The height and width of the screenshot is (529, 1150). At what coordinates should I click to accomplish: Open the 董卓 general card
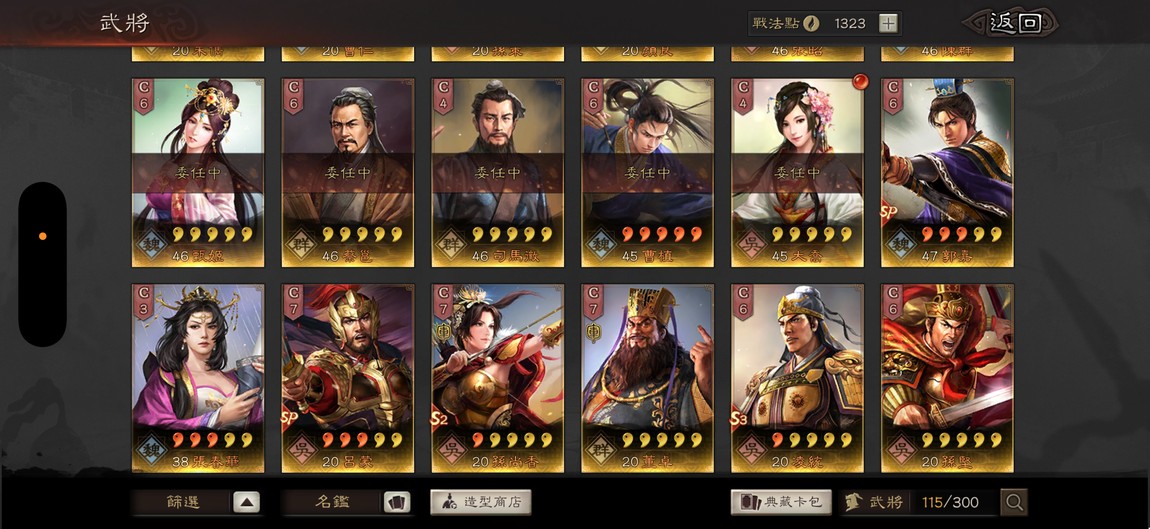pos(647,378)
